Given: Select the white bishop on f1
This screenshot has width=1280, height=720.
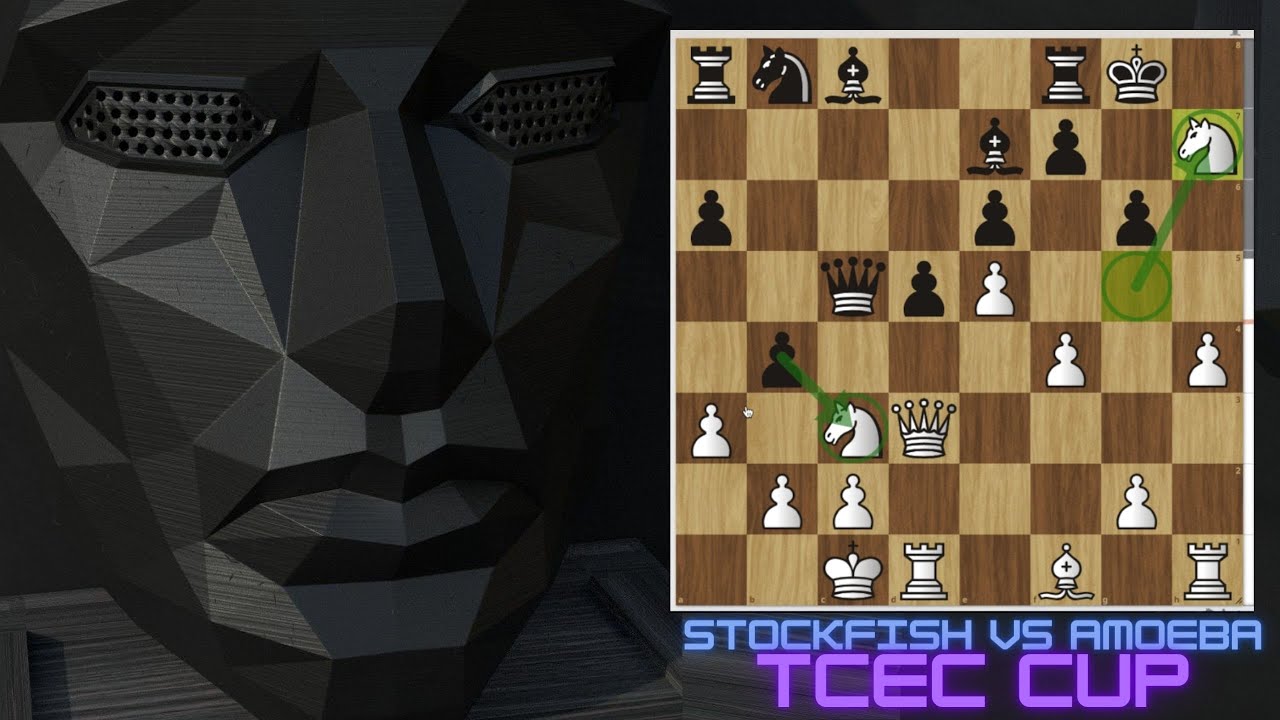Looking at the screenshot, I should (x=1066, y=570).
